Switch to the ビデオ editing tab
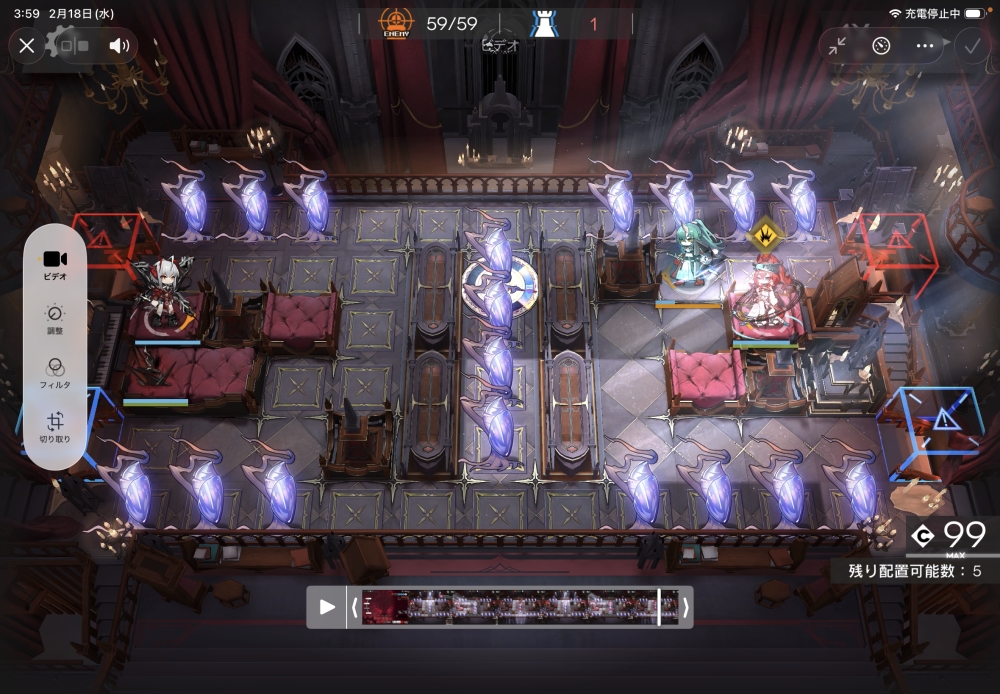Viewport: 1000px width, 694px height. point(56,263)
